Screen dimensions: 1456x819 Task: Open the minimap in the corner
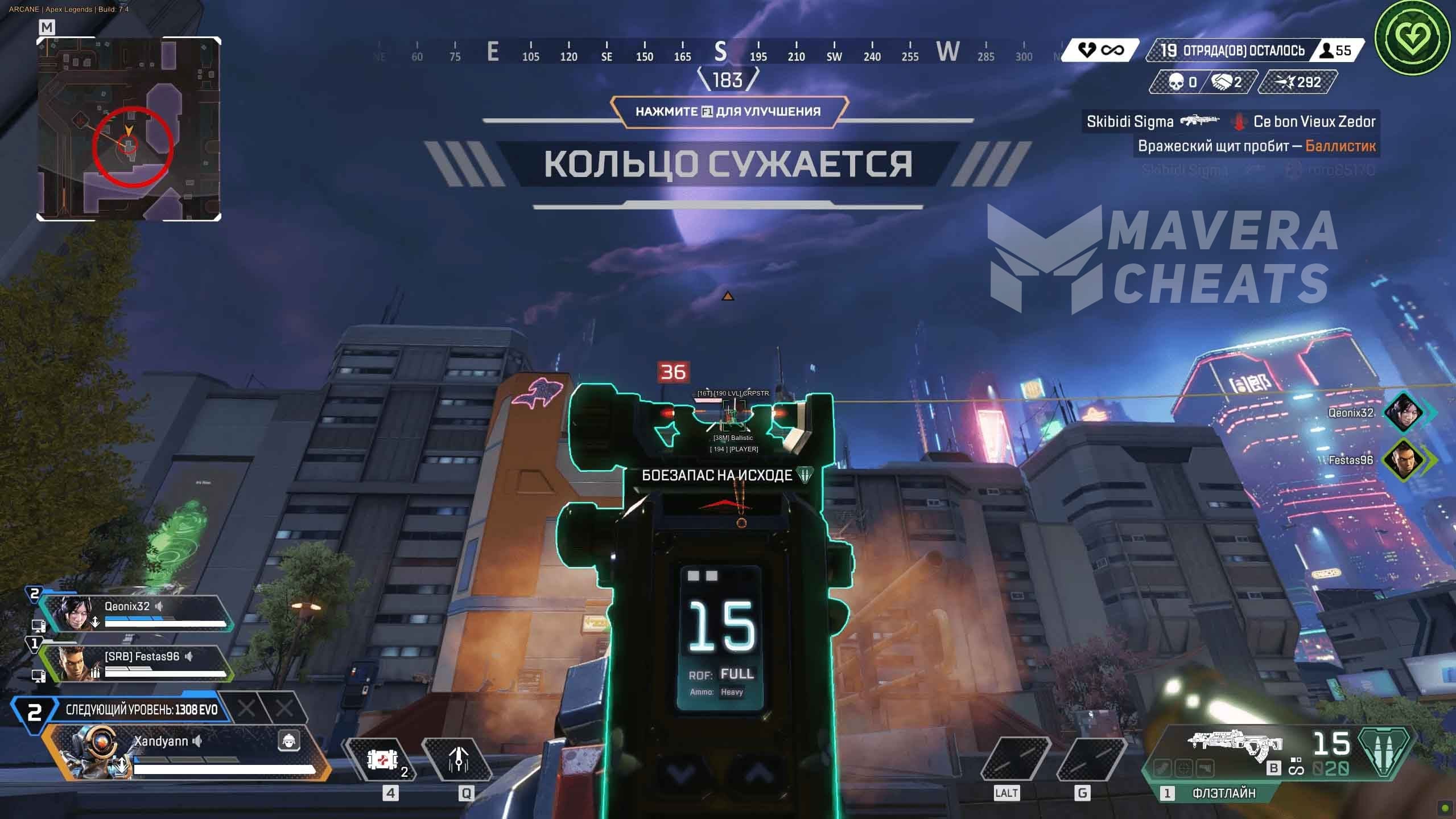coord(129,129)
